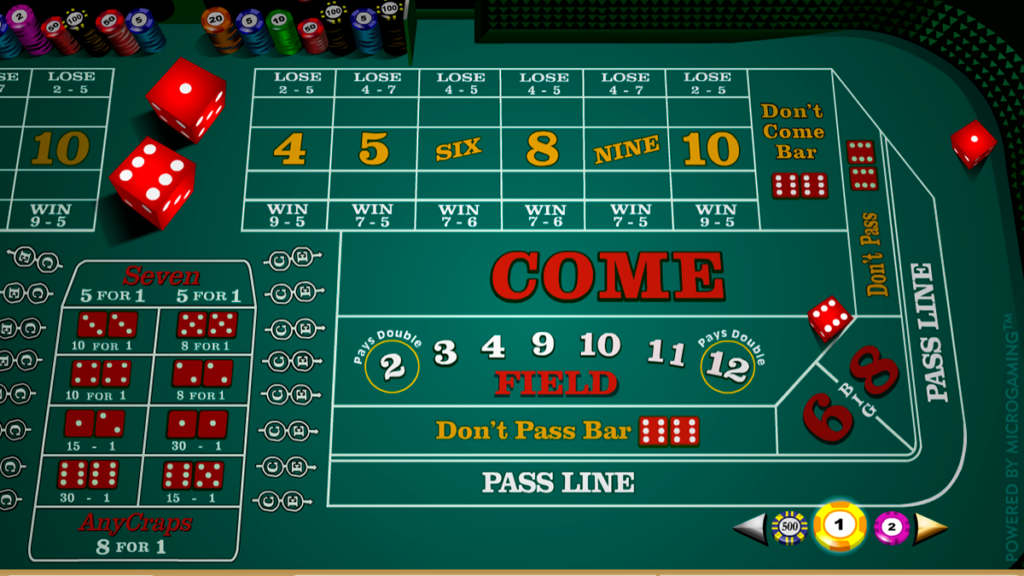Choose the place number 8 box

coord(542,150)
